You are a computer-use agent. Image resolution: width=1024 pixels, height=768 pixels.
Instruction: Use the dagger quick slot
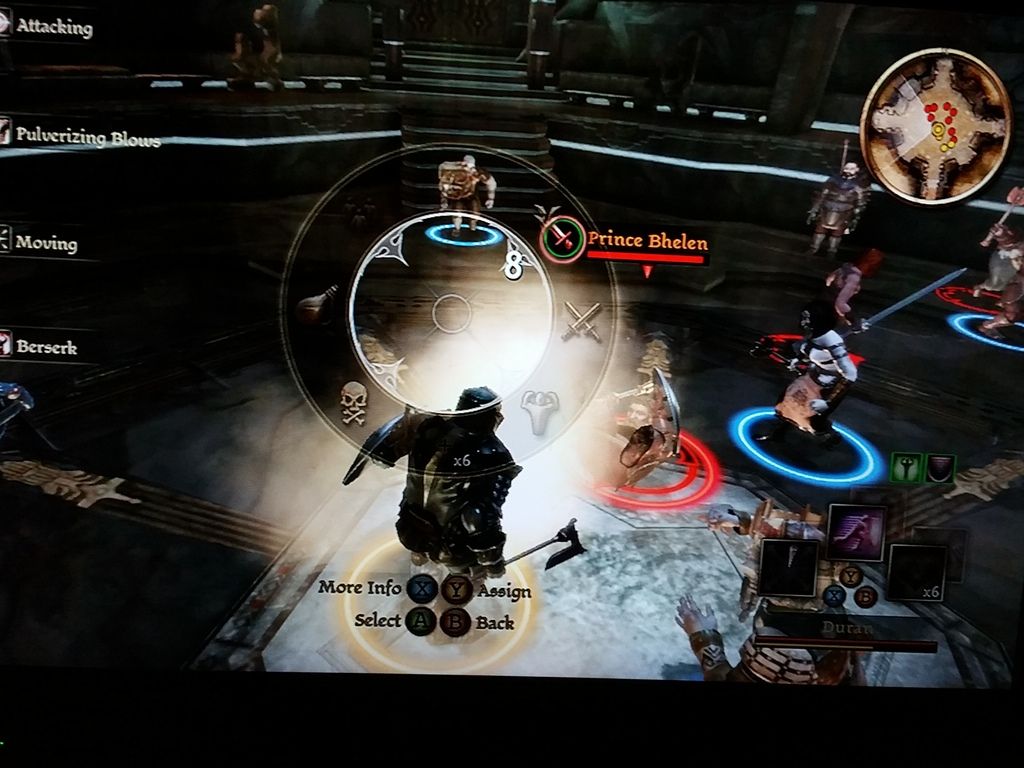(788, 567)
